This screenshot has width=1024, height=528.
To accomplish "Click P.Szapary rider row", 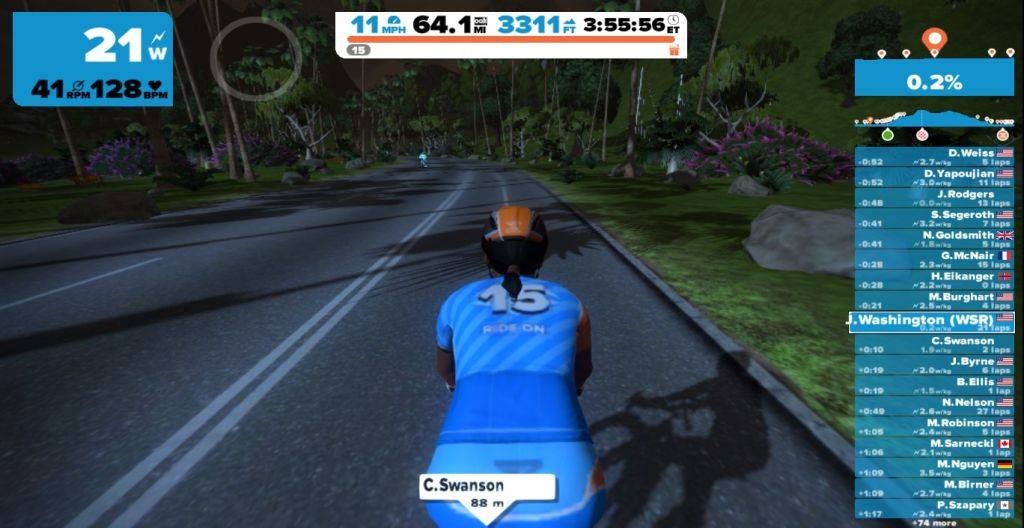I will 934,509.
